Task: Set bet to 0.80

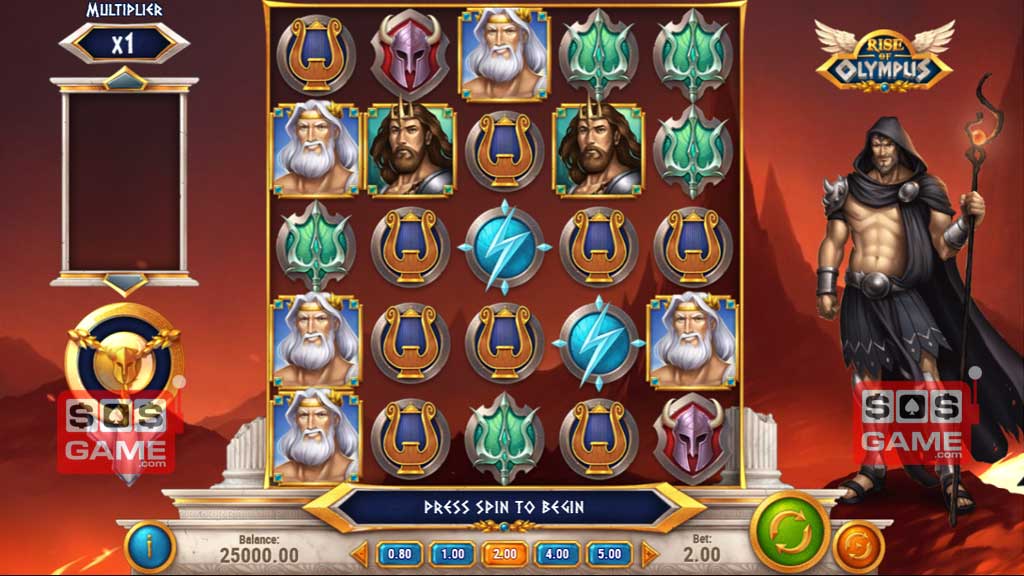Action: click(398, 553)
